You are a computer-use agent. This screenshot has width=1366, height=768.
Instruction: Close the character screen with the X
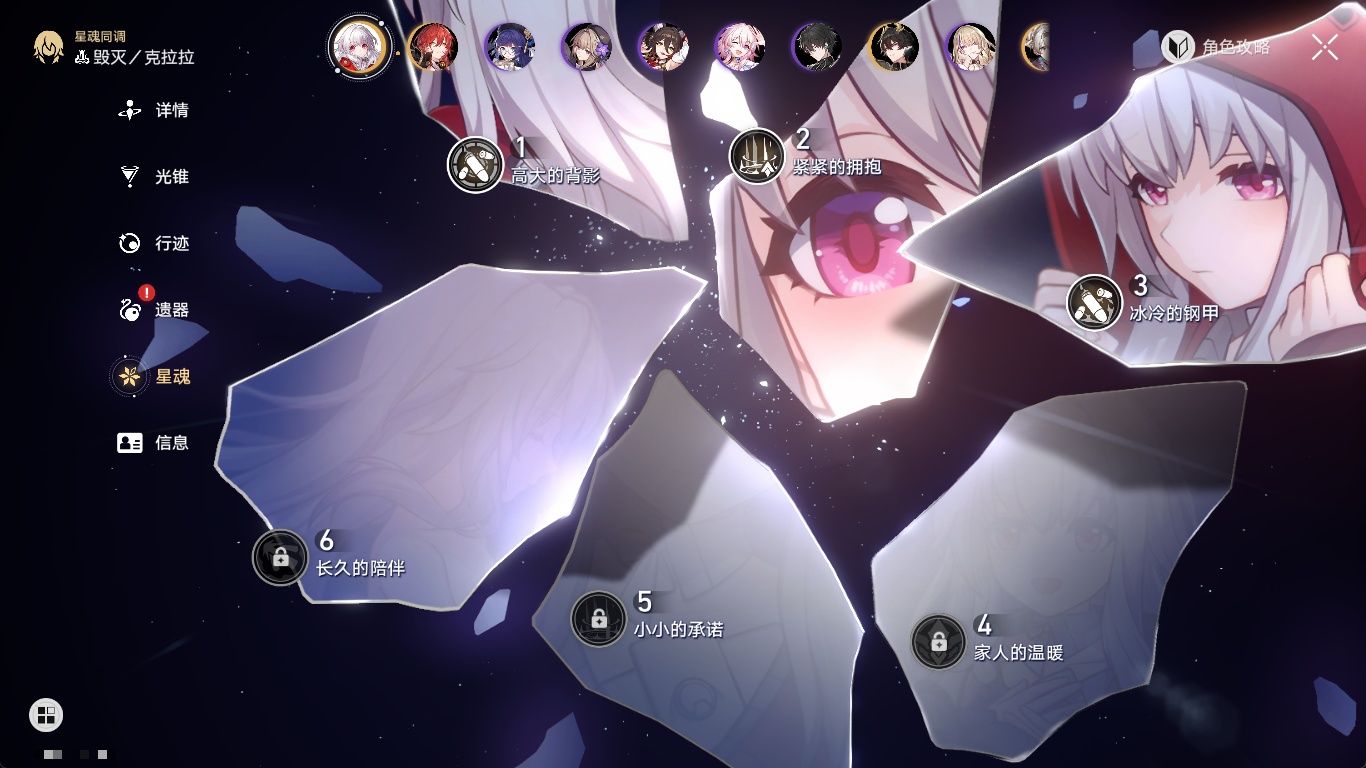pos(1324,47)
